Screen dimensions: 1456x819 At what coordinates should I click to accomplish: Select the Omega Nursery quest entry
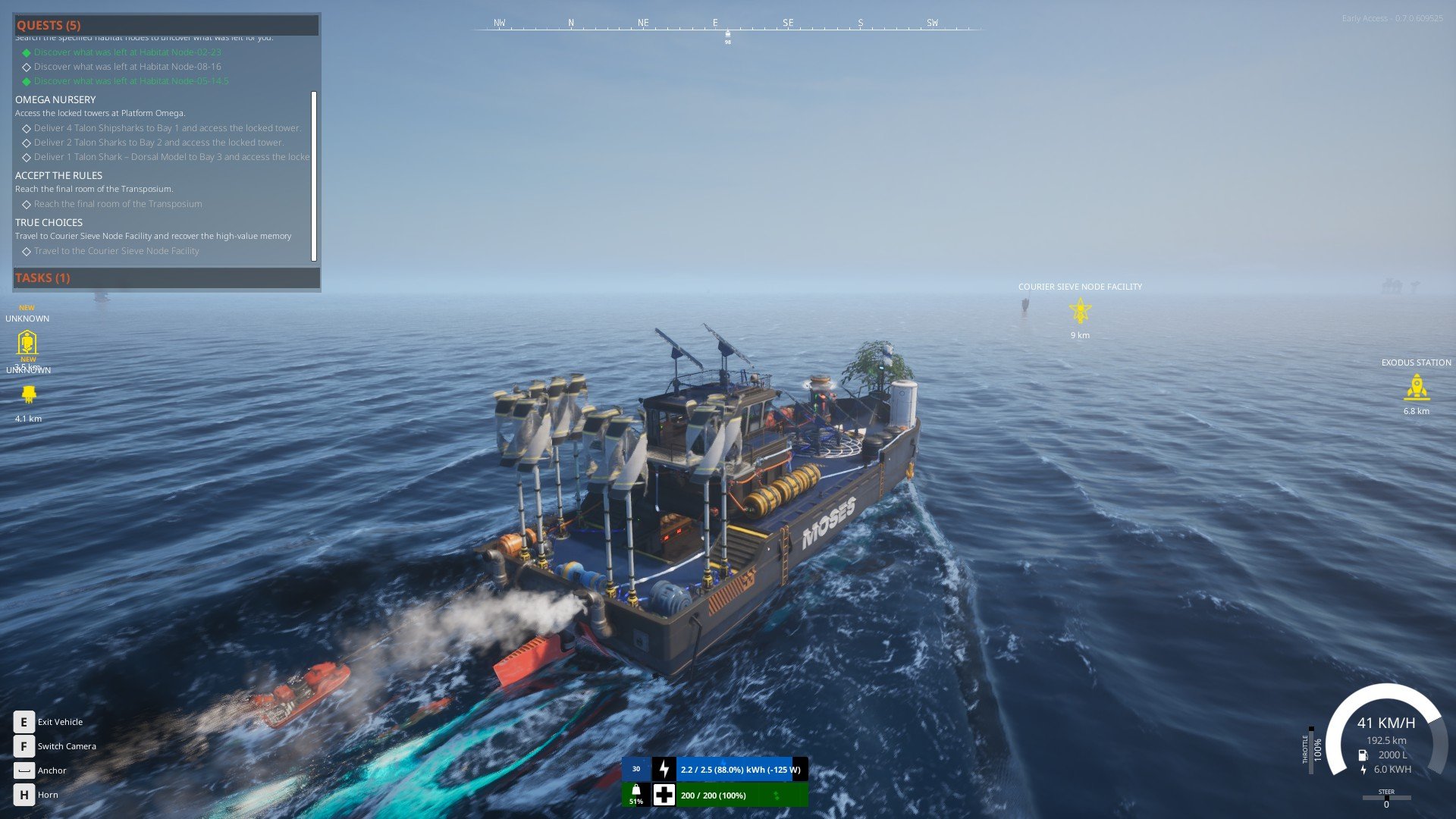tap(55, 99)
